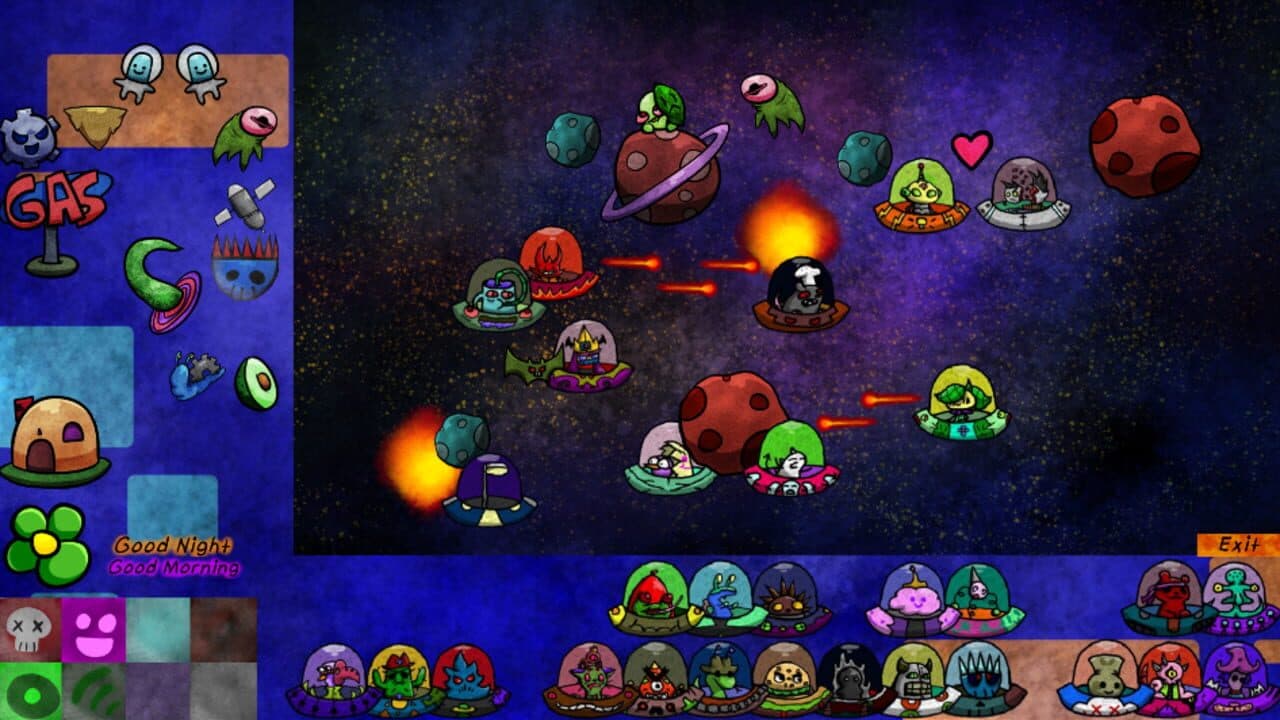Select the purple spiral galaxy icon
This screenshot has width=1280, height=720.
(x=185, y=295)
